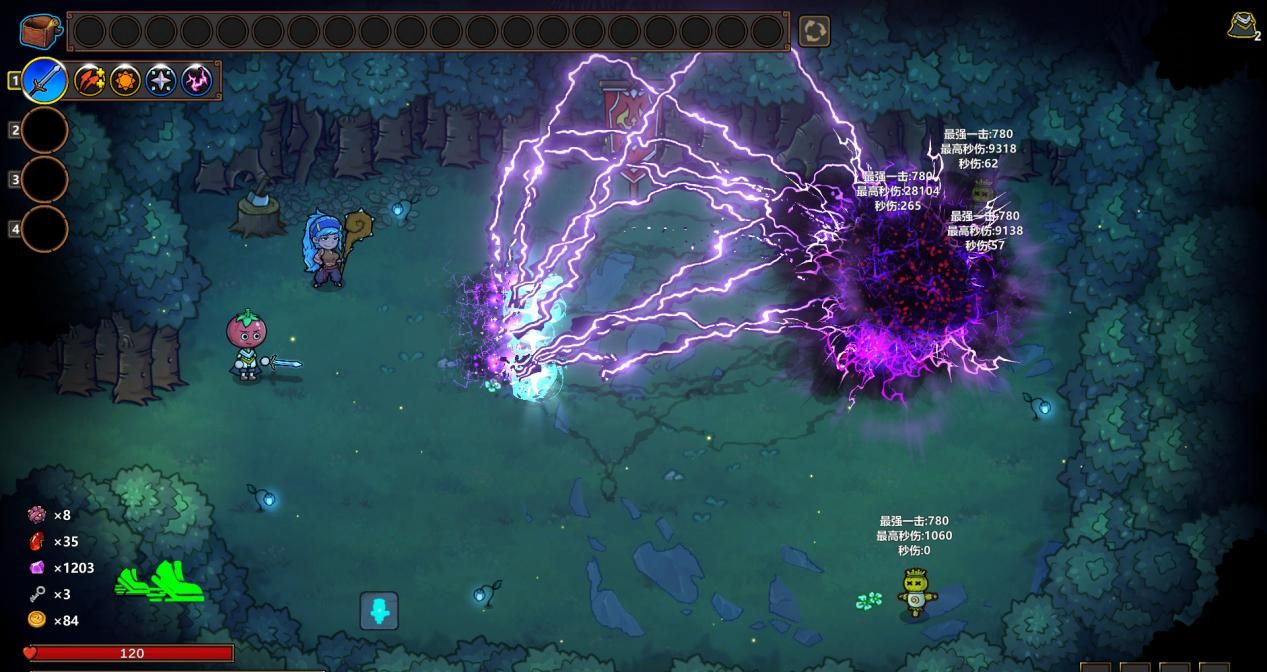This screenshot has height=672, width=1267.
Task: Select the sword weapon in slot 1
Action: click(x=45, y=80)
